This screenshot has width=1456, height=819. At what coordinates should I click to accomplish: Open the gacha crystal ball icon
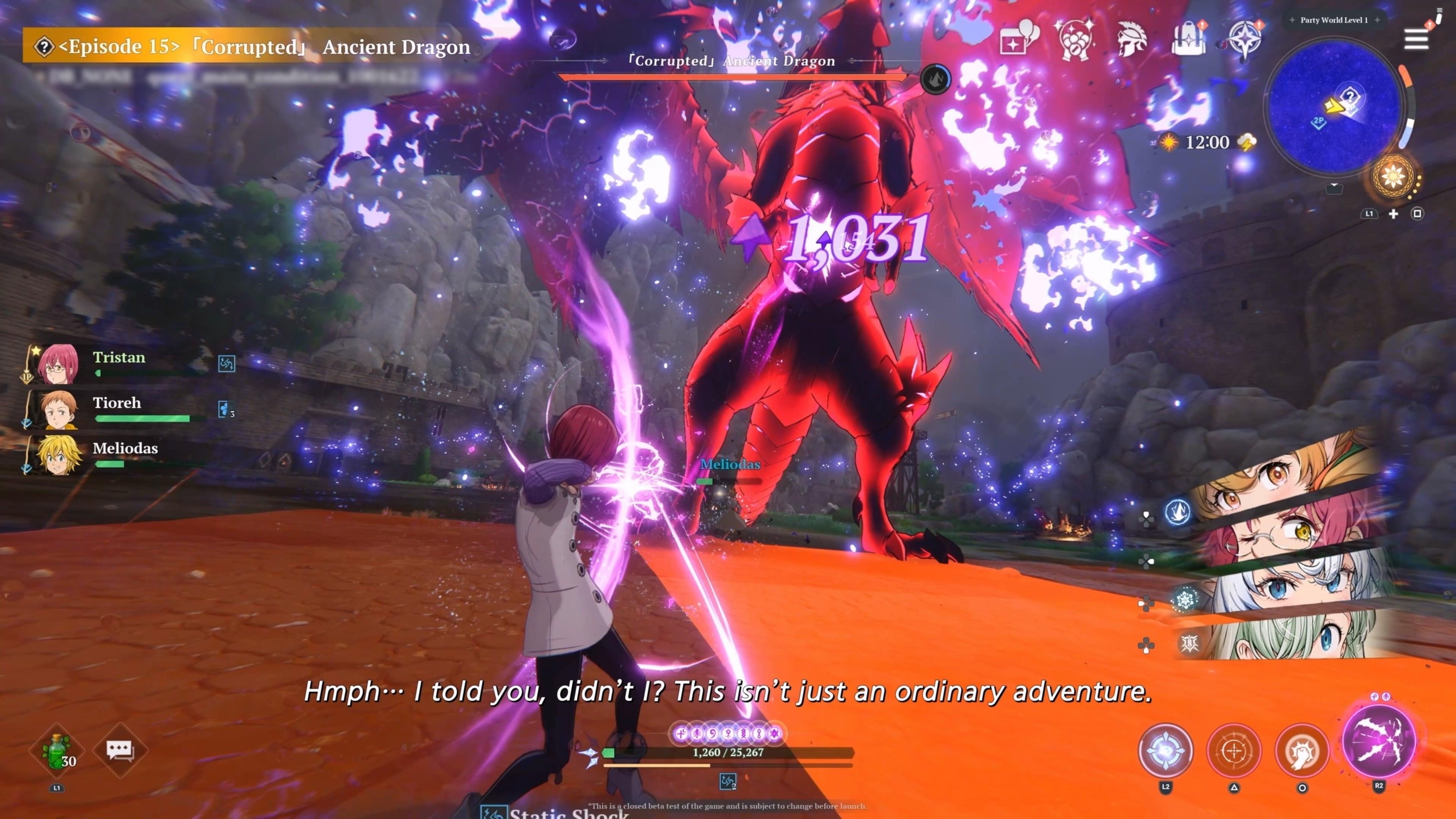[x=1073, y=38]
